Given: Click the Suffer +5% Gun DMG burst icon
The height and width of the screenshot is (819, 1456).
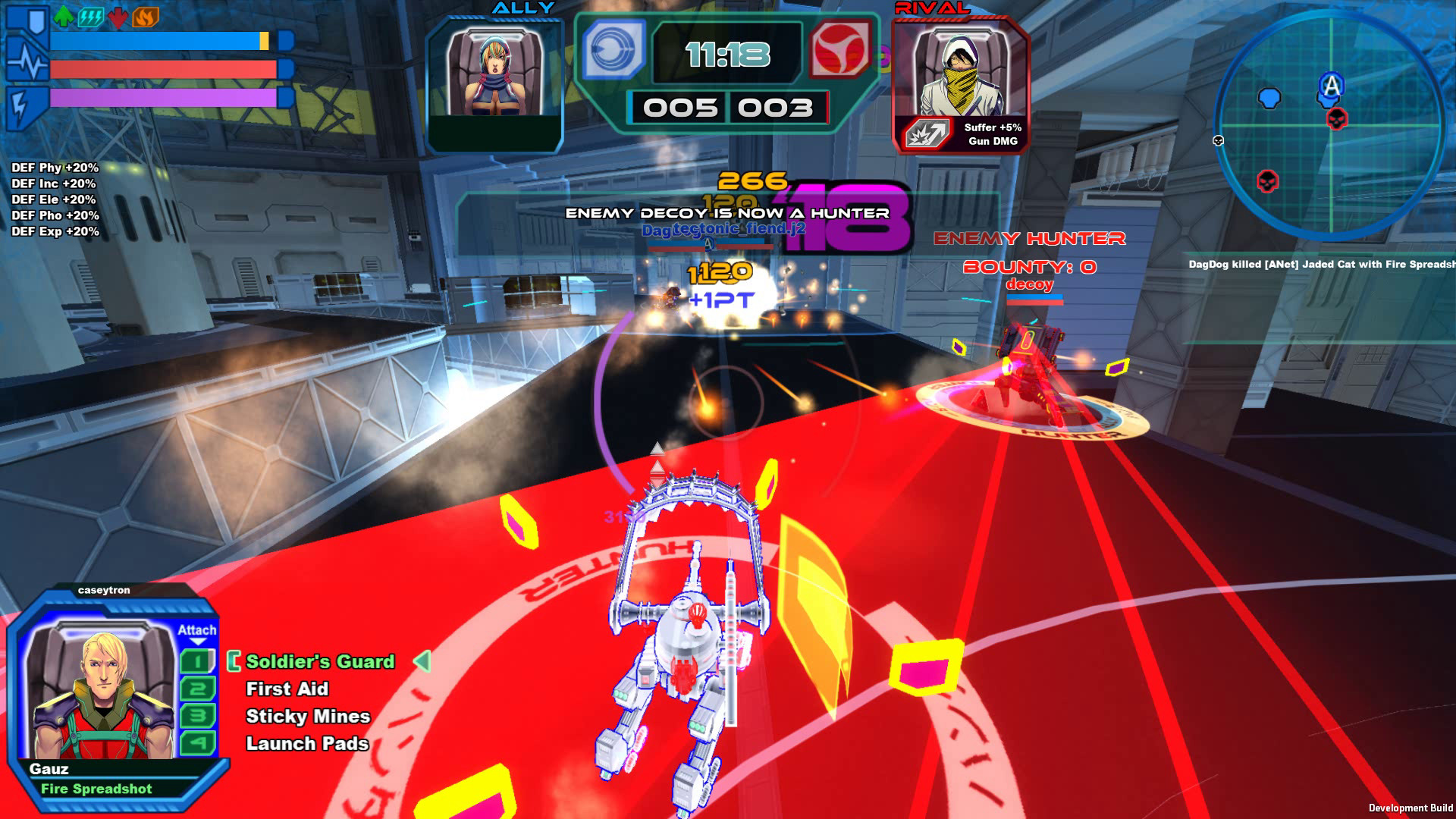Looking at the screenshot, I should click(927, 133).
